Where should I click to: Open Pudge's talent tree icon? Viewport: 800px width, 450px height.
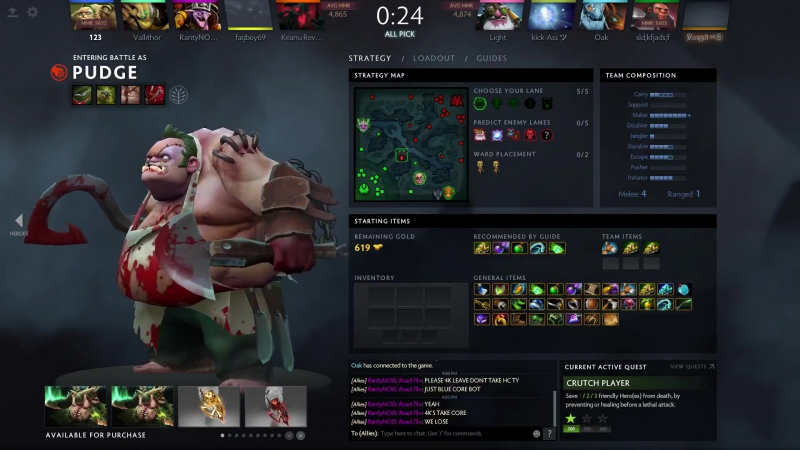pyautogui.click(x=179, y=95)
